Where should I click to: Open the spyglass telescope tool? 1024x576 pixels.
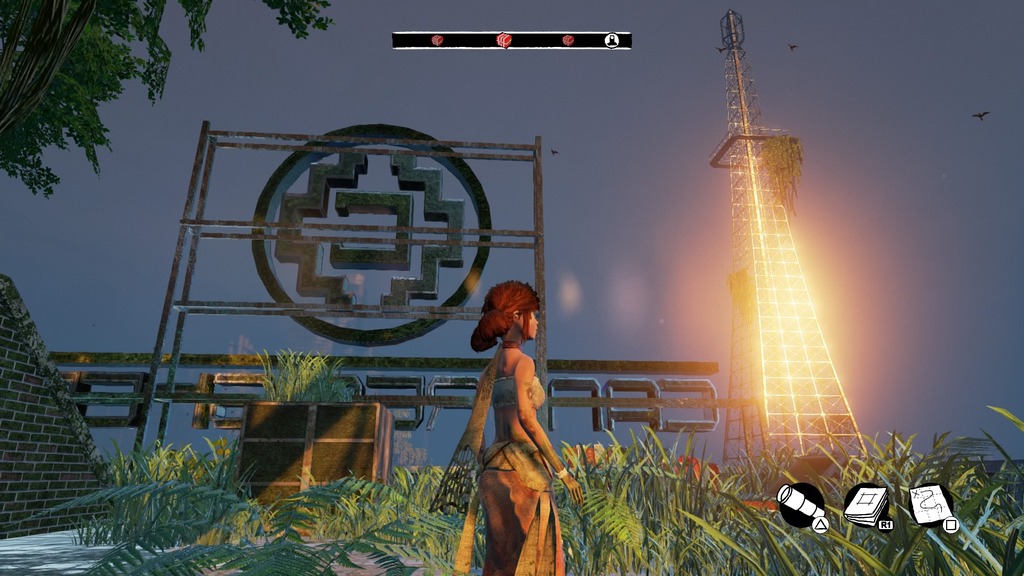tap(800, 505)
